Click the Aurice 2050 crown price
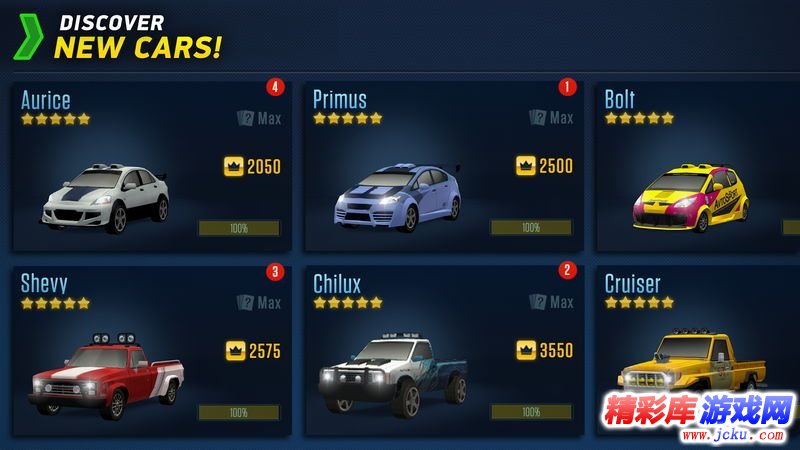800x450 pixels. click(253, 166)
